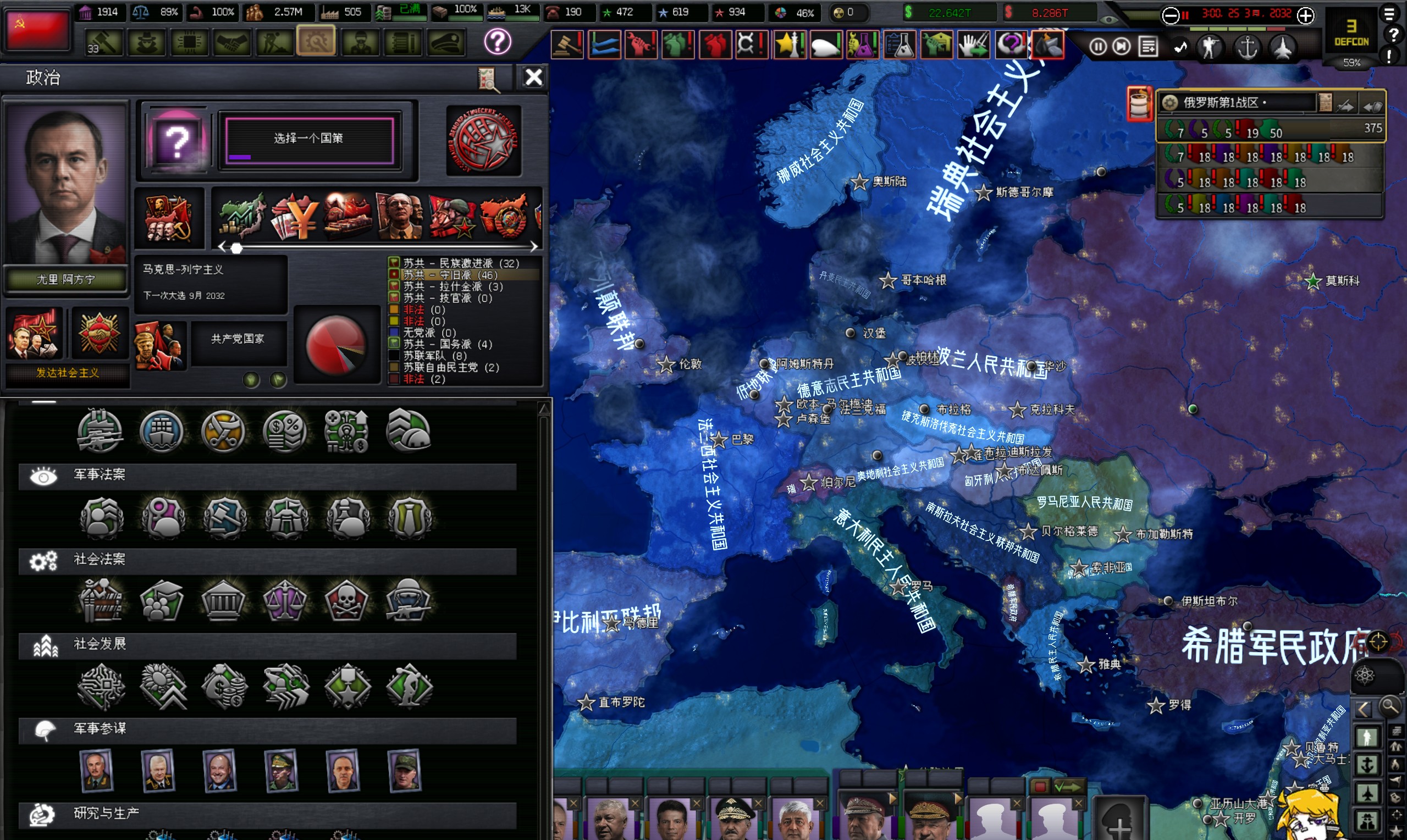Increase game speed with the plus button
Screen dimensions: 1407x840
tap(1306, 15)
